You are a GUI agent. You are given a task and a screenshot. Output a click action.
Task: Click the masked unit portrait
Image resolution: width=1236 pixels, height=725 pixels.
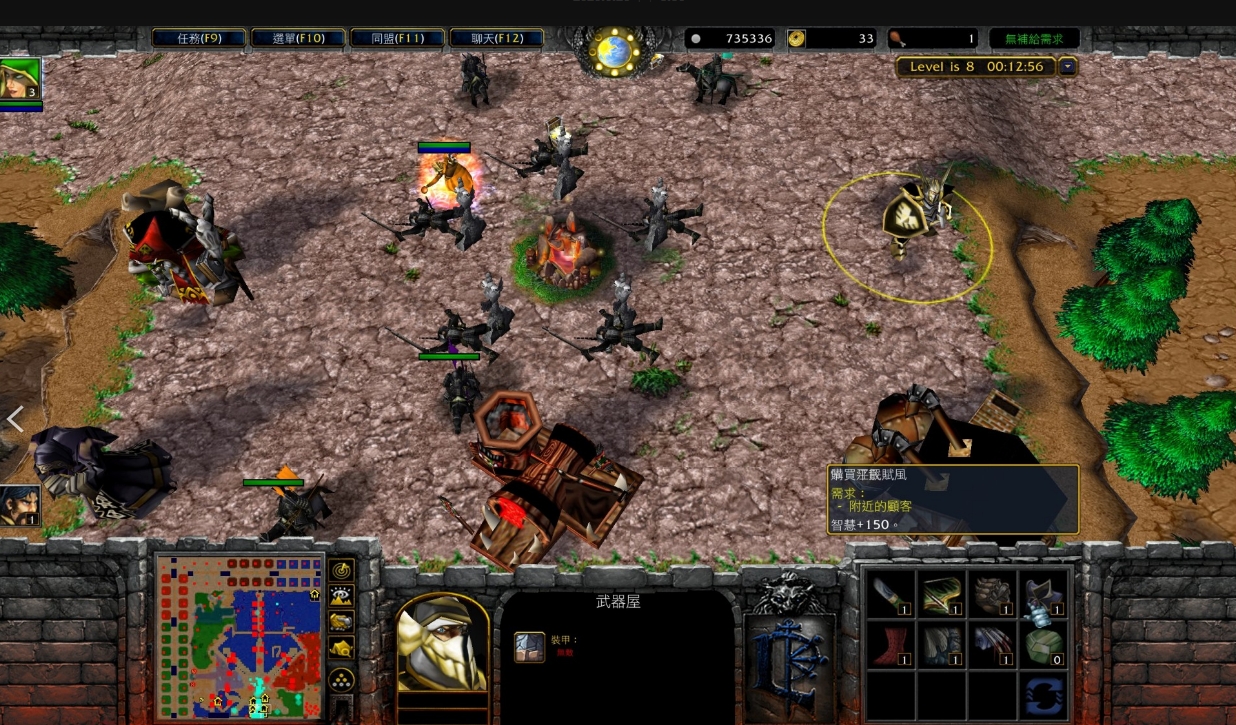tap(443, 642)
